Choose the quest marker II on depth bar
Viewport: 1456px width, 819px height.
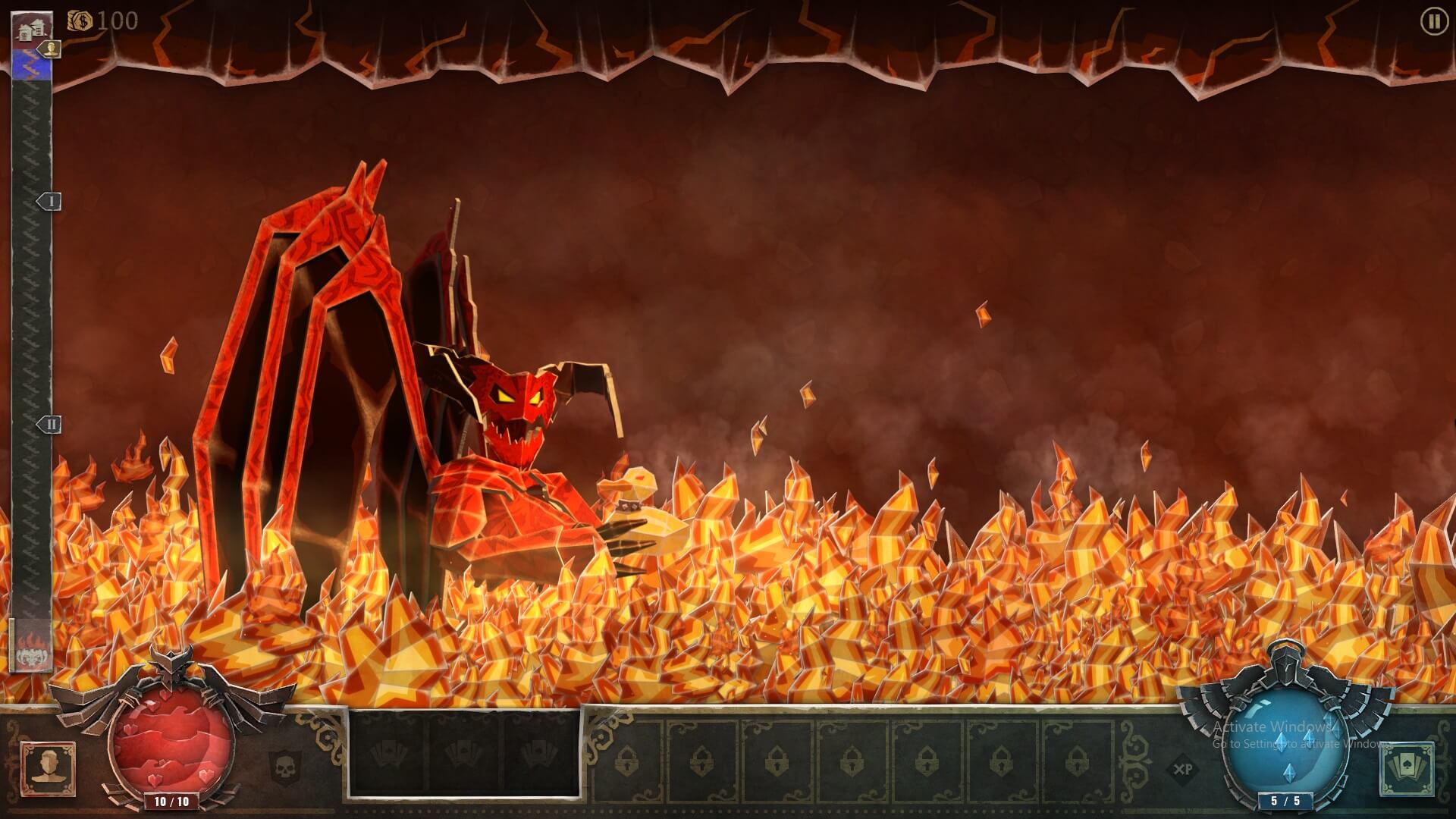pos(50,425)
